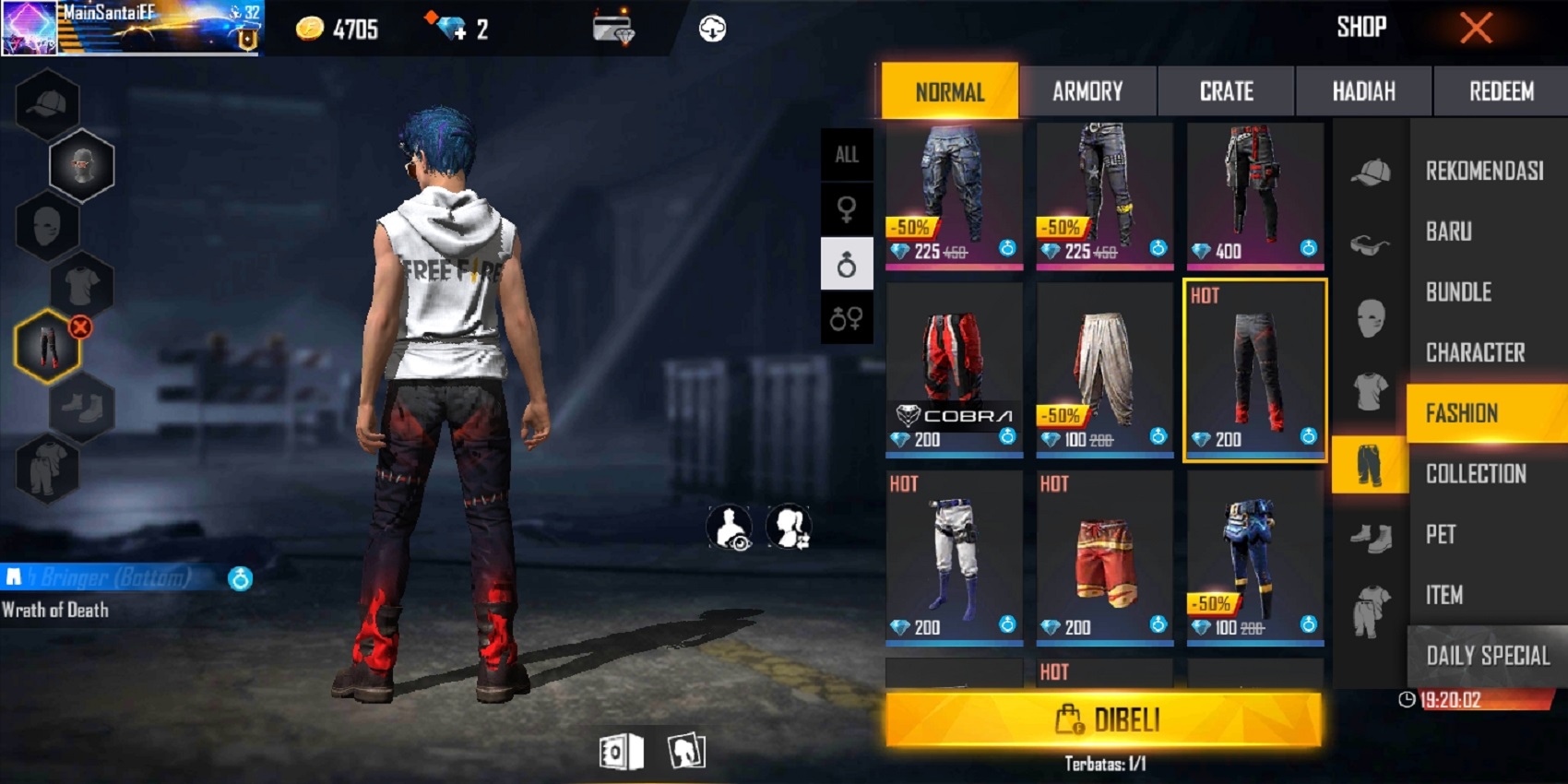Select the mask slot on left character panel
The width and height of the screenshot is (1568, 784).
[46, 226]
